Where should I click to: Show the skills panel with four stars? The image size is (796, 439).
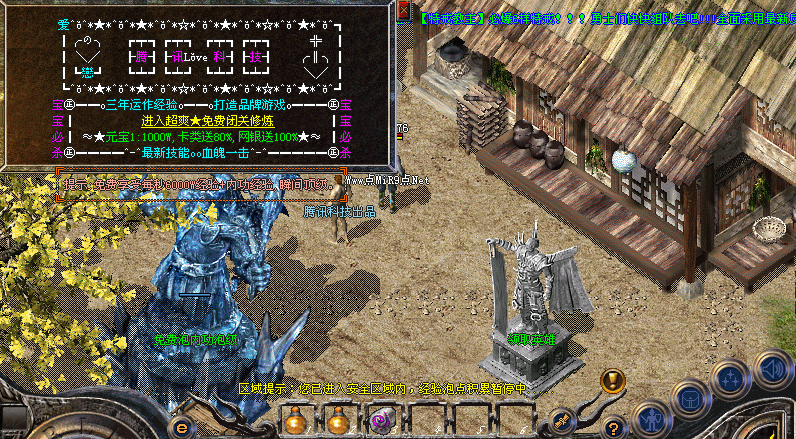[731, 381]
